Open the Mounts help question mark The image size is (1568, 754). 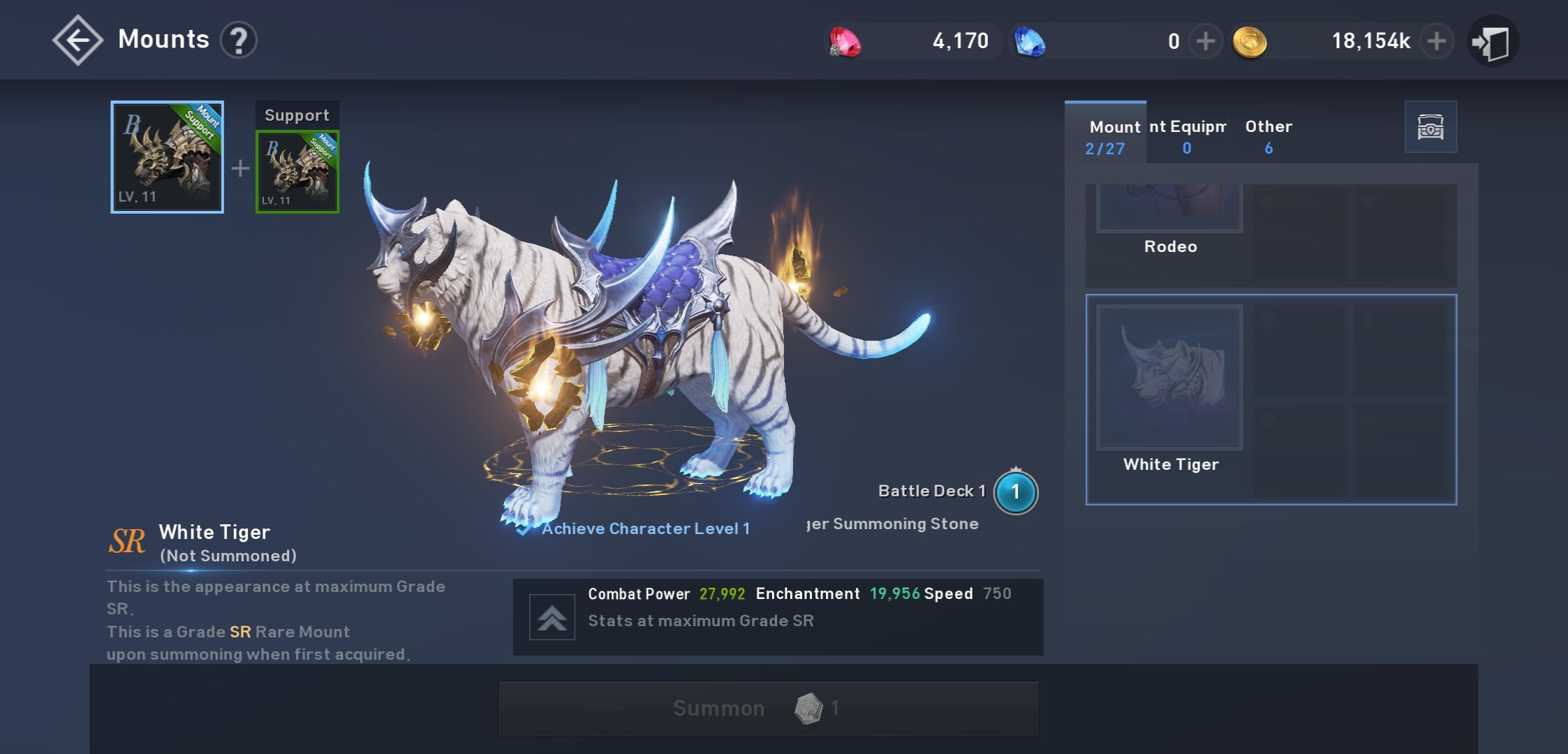[239, 40]
